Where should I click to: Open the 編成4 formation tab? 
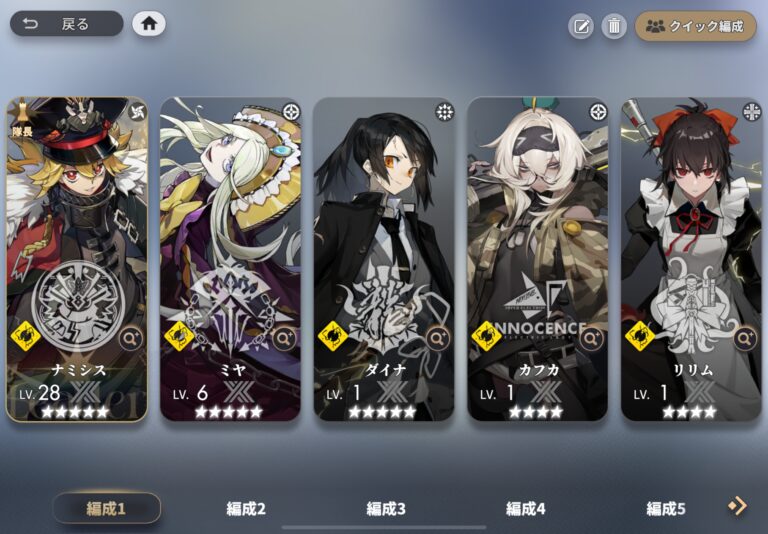coord(526,508)
